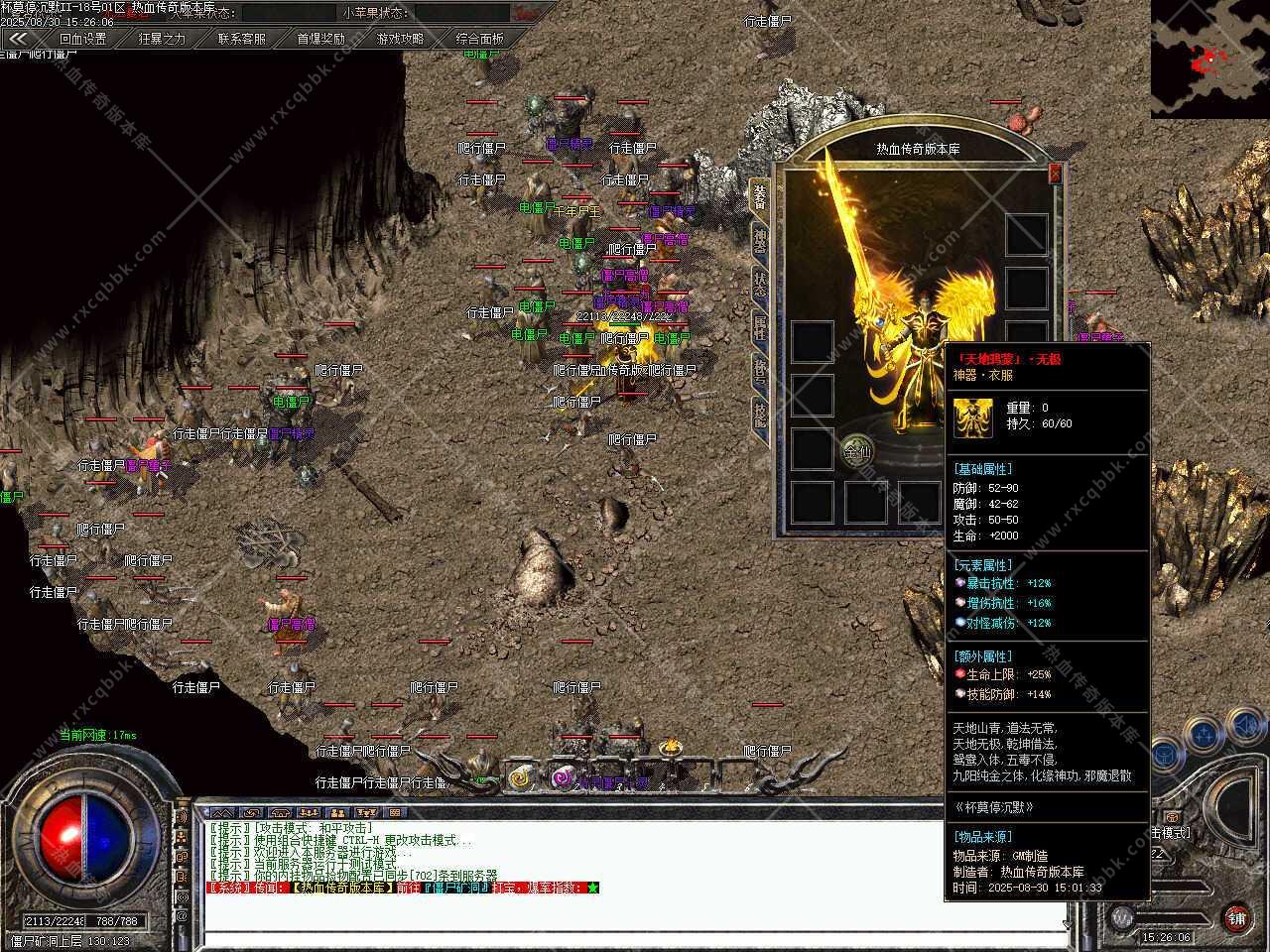Close the character equipment window
The image size is (1270, 952).
coord(1055,174)
